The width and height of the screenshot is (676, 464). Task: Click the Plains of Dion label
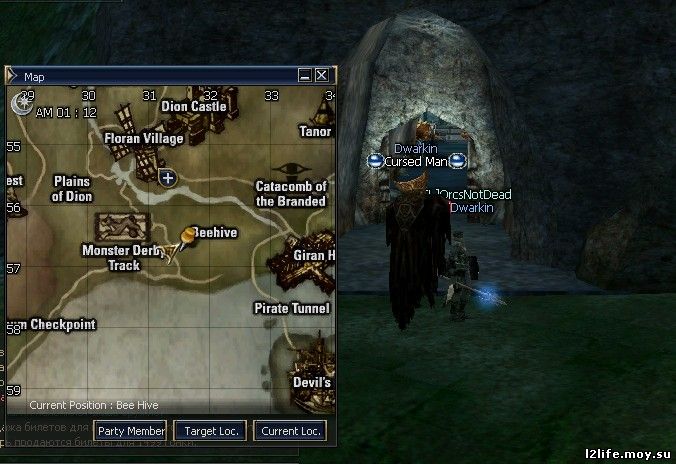click(71, 189)
